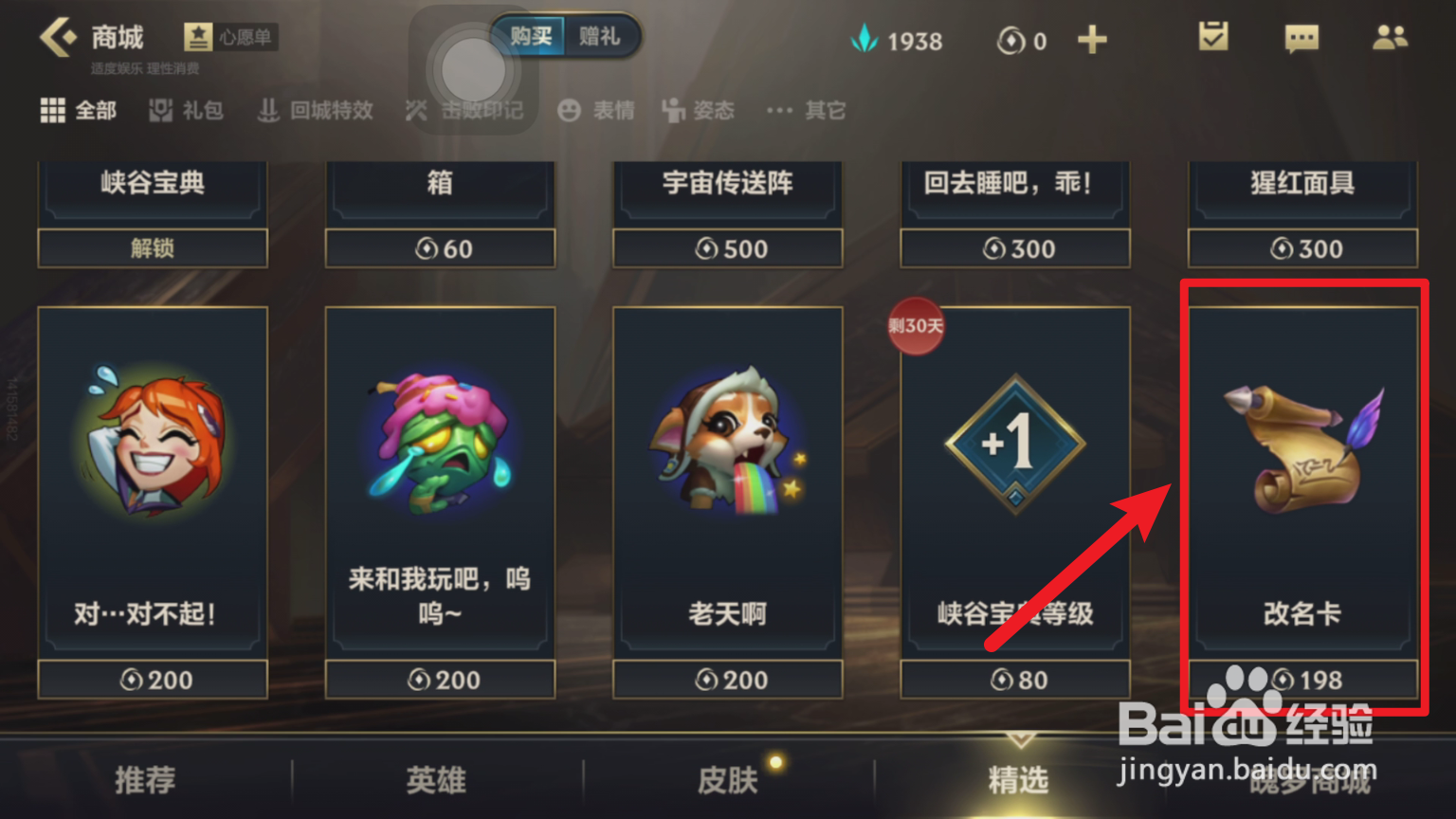Select the 回城特效 recall effects category
This screenshot has height=819, width=1456.
pos(315,110)
